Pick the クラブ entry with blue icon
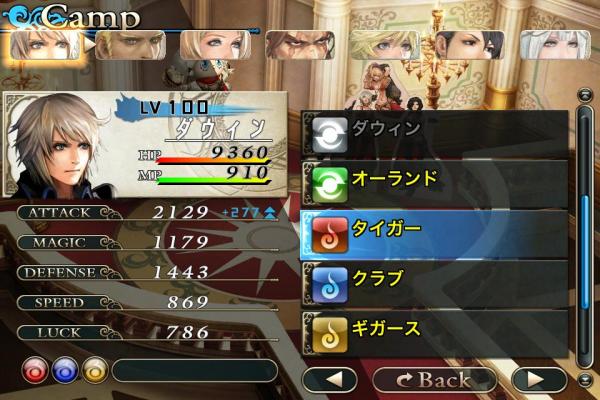 point(434,281)
